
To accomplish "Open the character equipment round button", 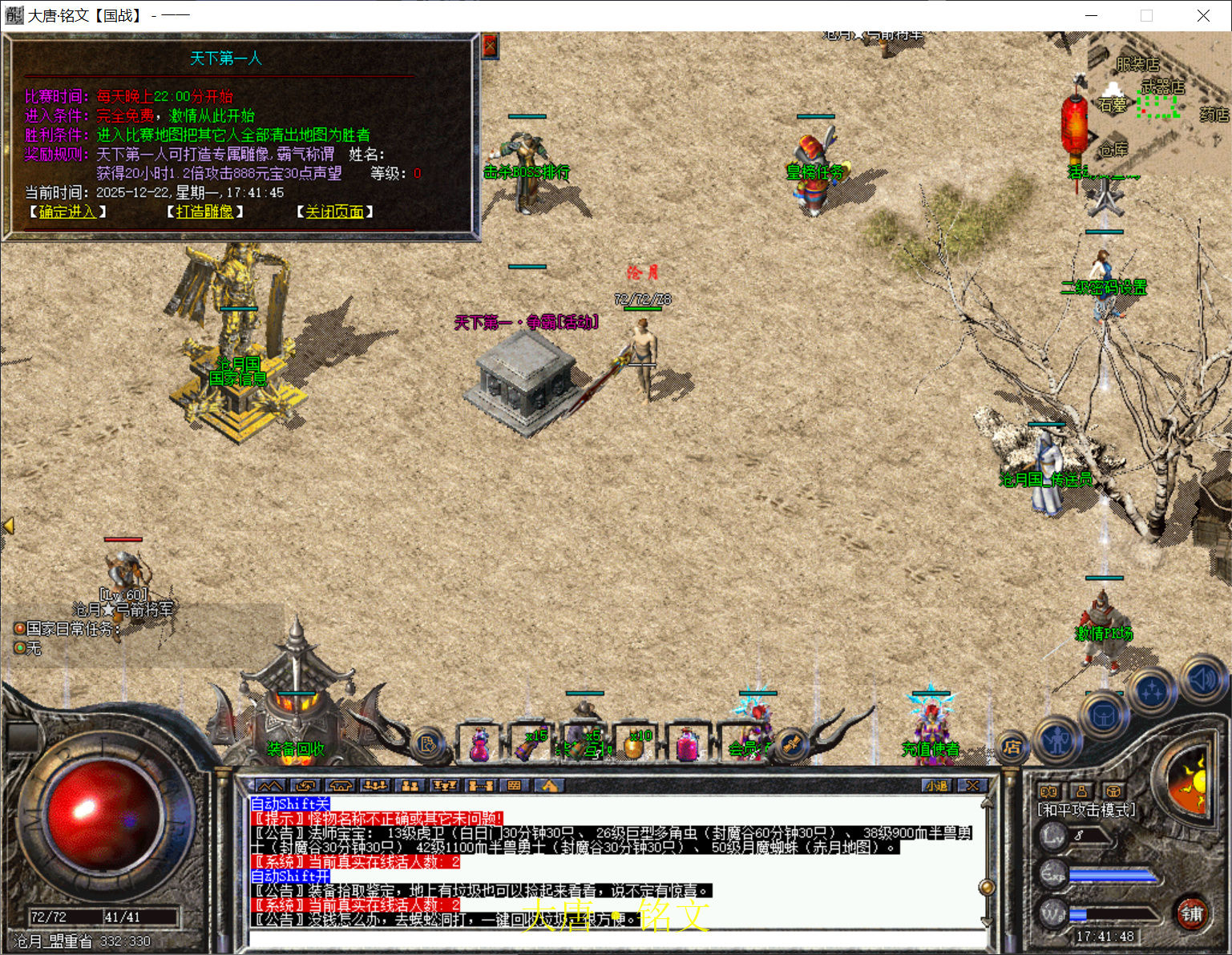I will pos(1058,740).
